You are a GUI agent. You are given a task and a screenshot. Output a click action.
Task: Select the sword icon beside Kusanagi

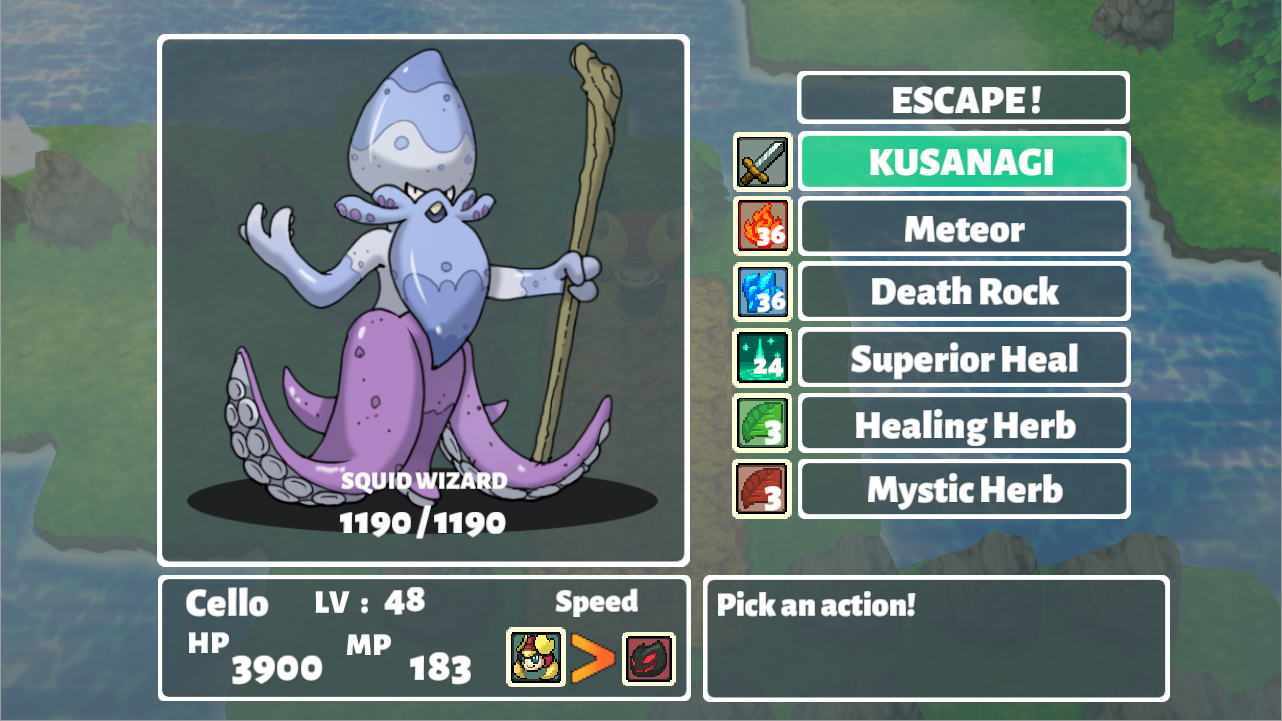[x=762, y=161]
